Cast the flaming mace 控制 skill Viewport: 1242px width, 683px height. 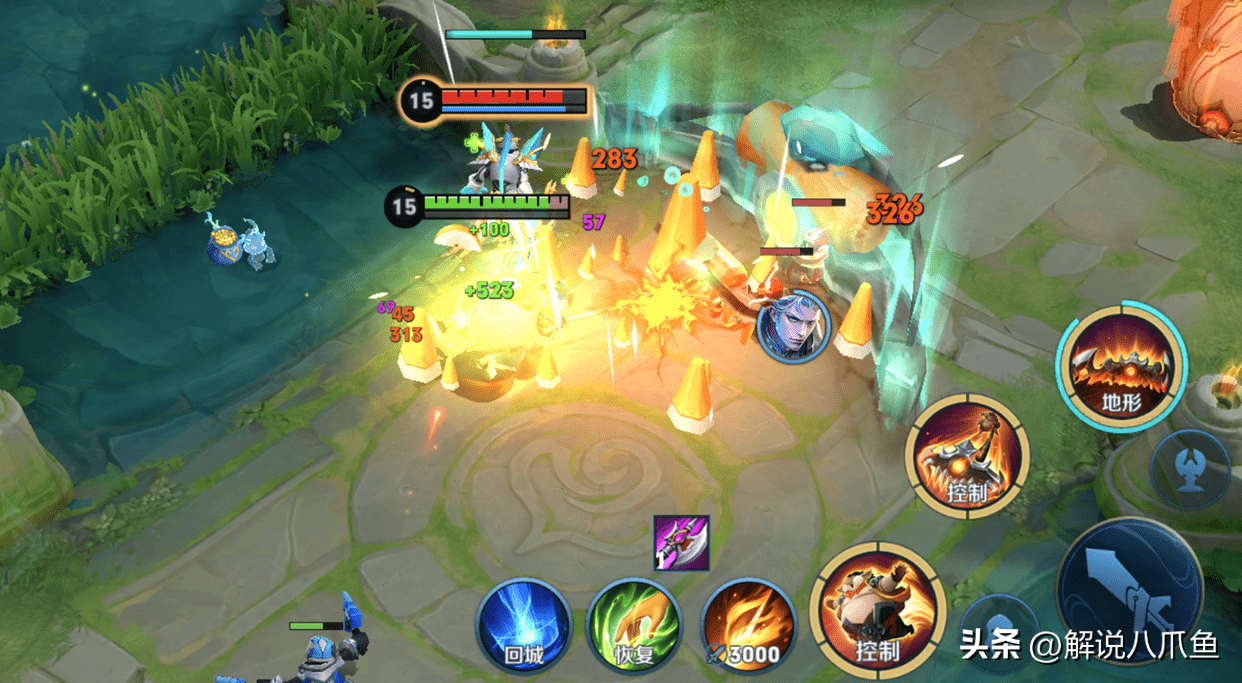click(x=967, y=456)
